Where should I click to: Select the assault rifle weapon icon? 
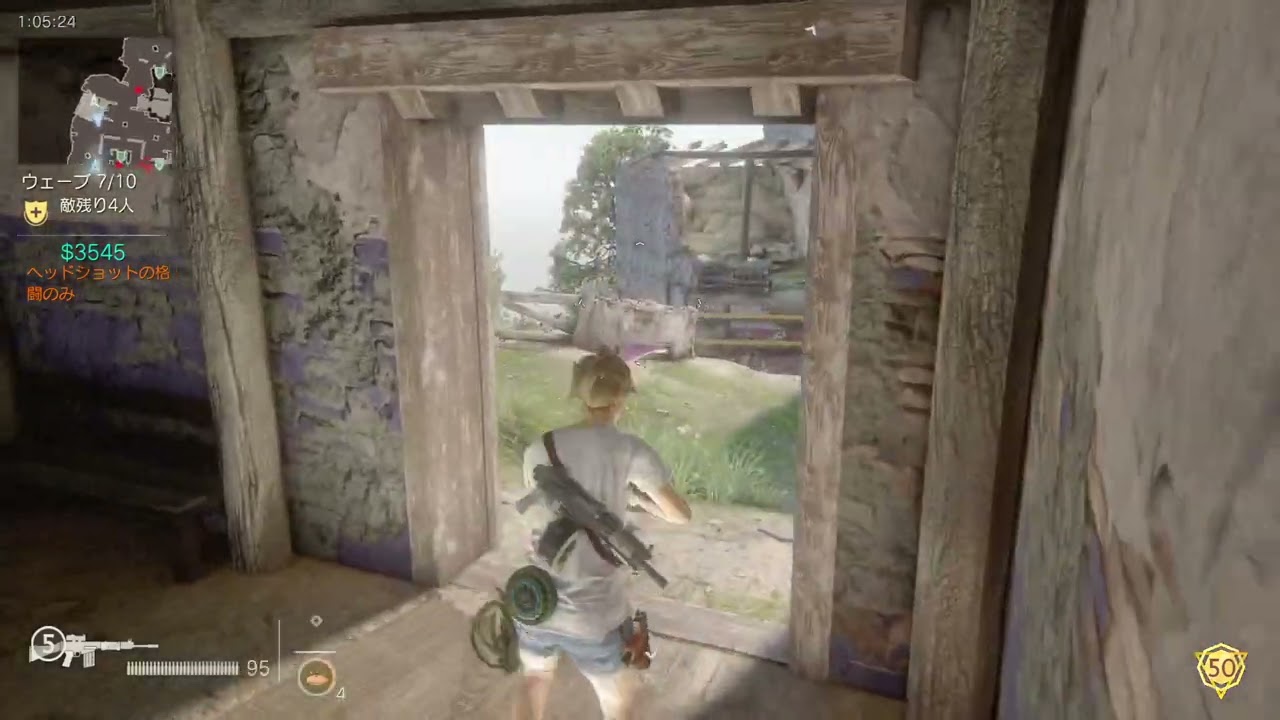pyautogui.click(x=97, y=648)
